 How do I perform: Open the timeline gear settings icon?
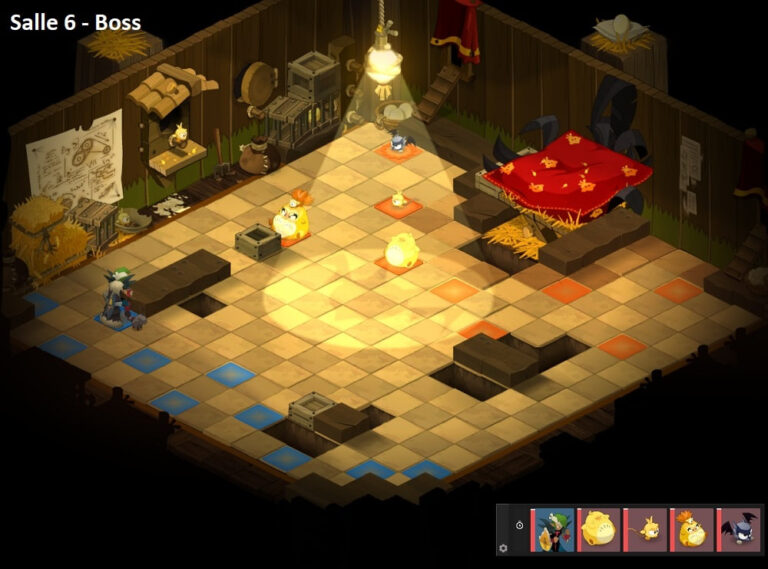(x=503, y=548)
